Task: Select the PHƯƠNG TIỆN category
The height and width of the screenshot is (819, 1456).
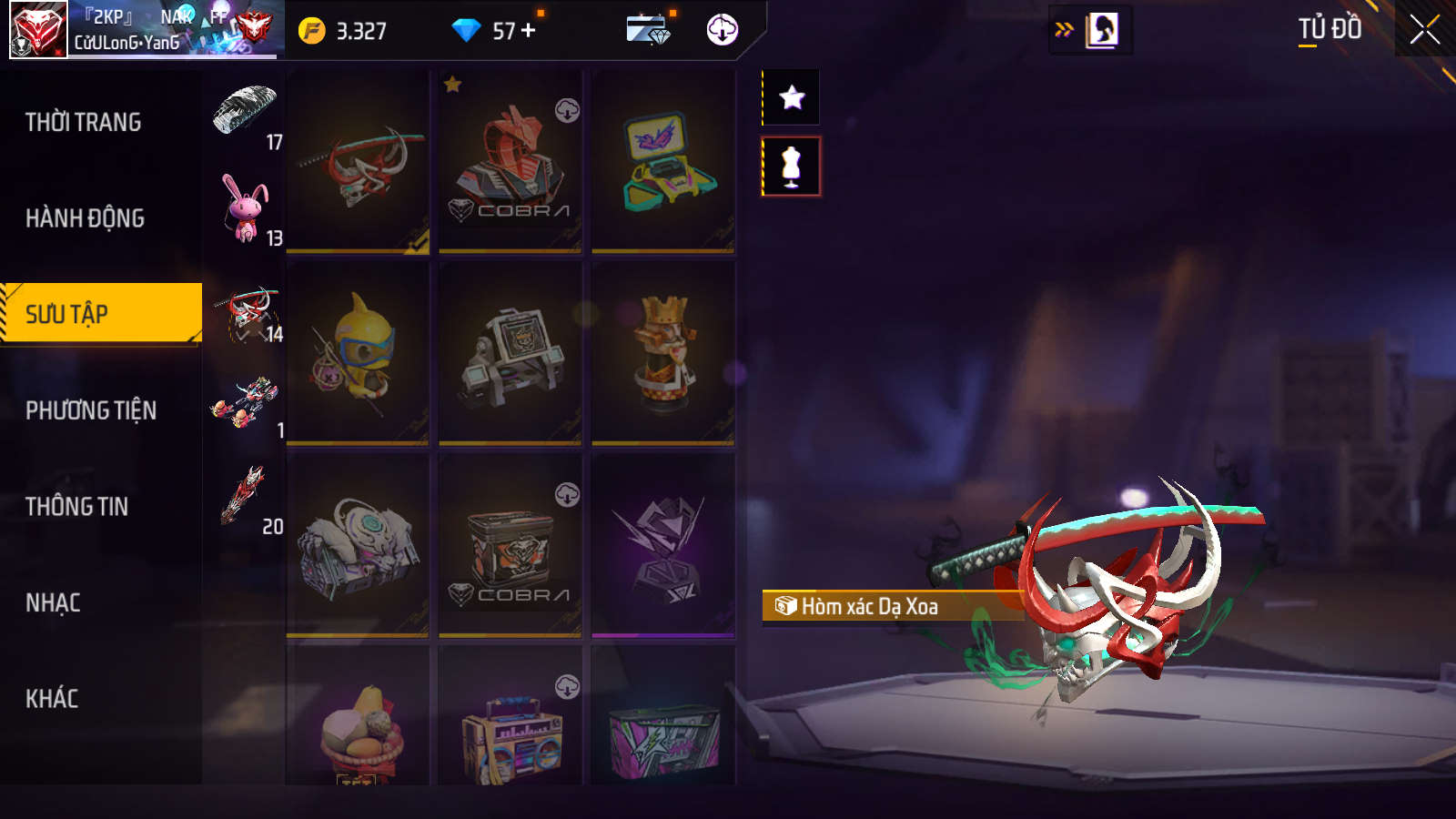Action: tap(91, 410)
